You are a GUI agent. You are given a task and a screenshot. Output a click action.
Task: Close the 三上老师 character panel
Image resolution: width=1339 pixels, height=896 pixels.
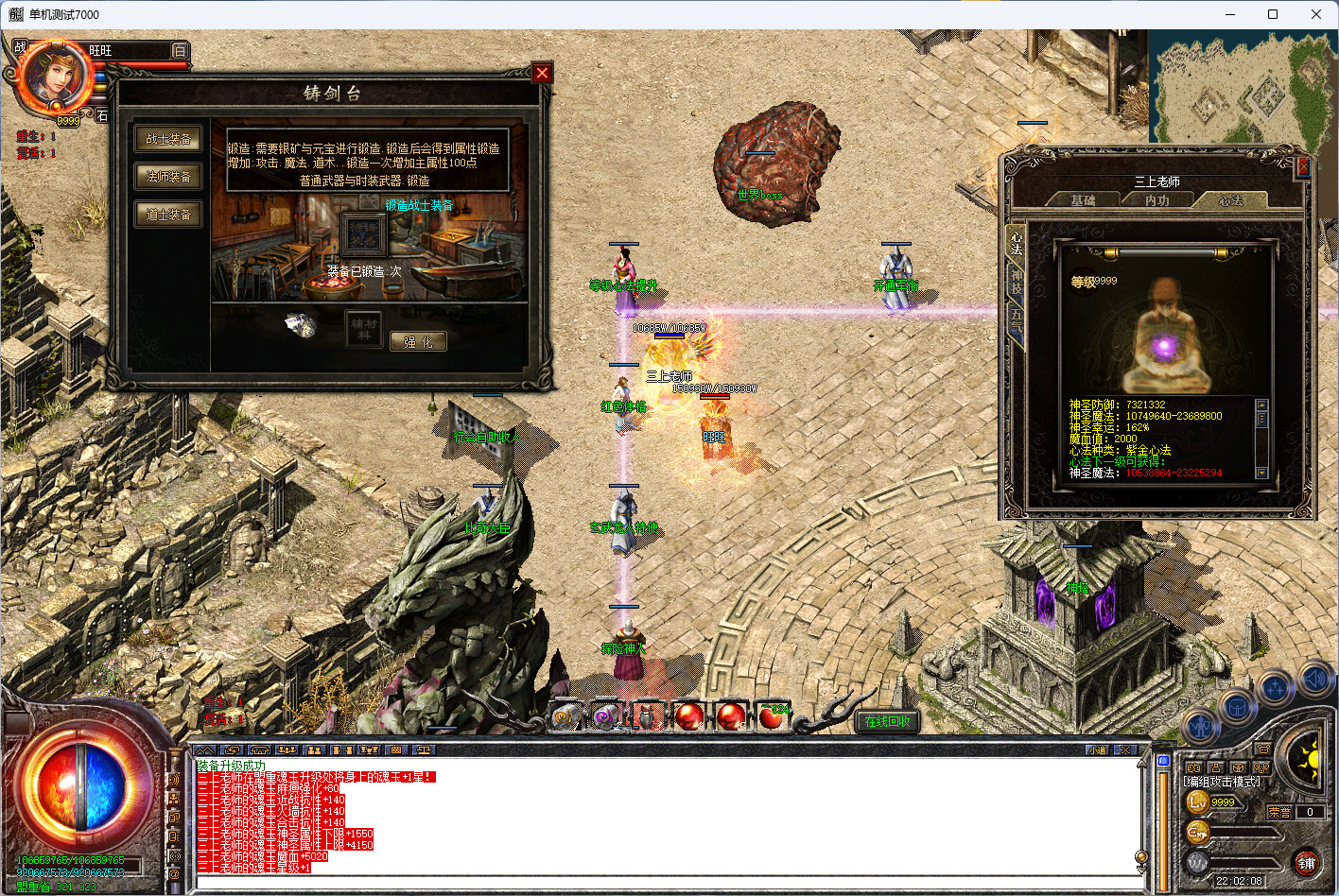pos(1303,167)
